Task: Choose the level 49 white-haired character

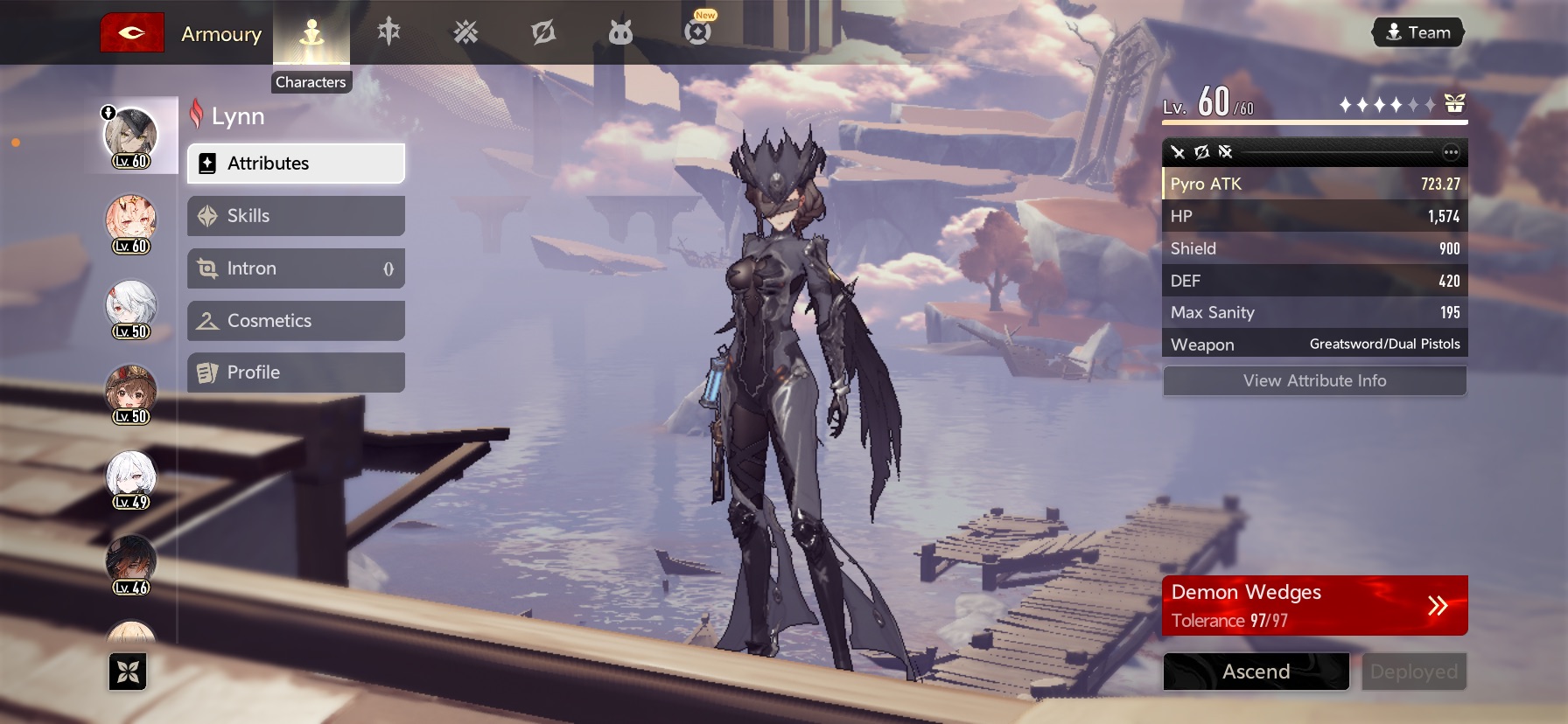Action: [x=131, y=478]
